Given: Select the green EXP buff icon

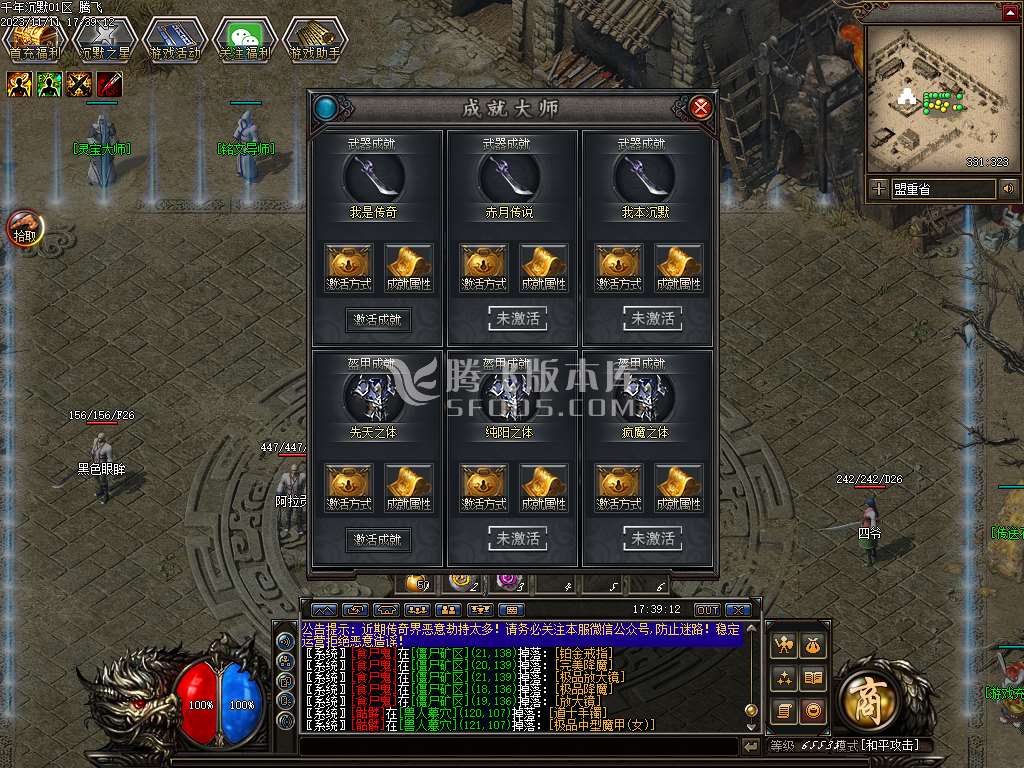Looking at the screenshot, I should click(50, 85).
